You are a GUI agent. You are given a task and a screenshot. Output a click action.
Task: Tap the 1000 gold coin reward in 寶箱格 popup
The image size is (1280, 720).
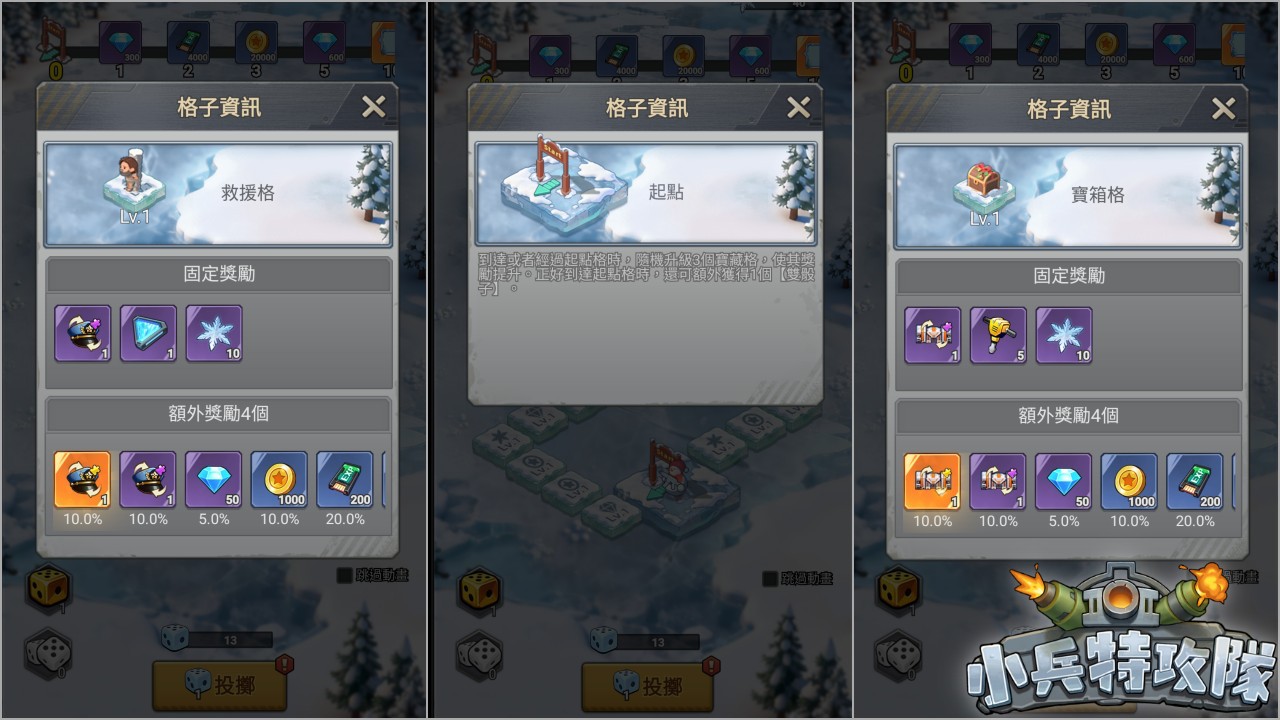click(x=1130, y=482)
